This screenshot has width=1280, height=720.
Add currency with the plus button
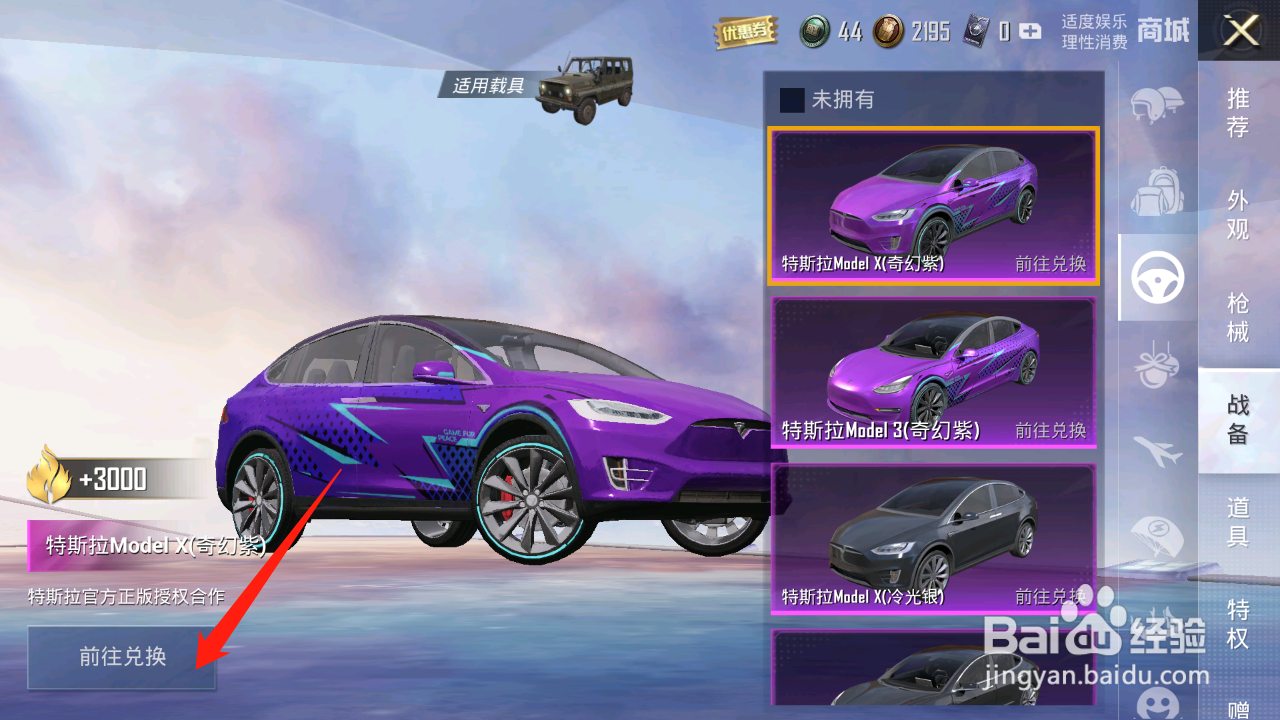[1030, 32]
